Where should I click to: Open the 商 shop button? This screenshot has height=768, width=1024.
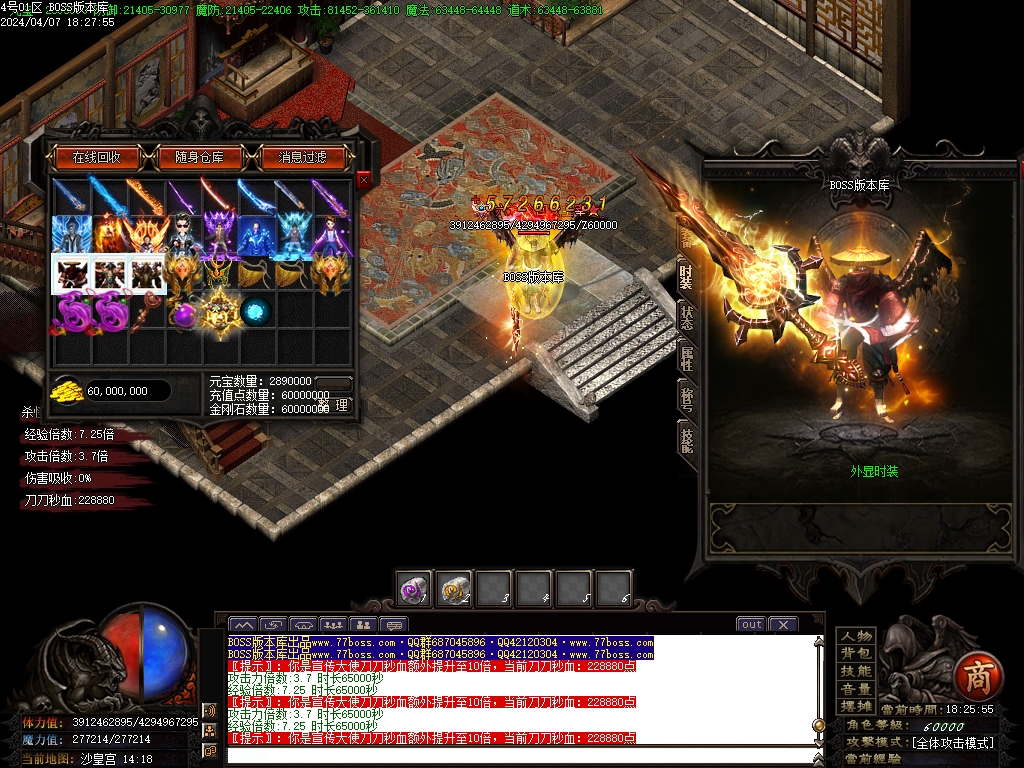(x=975, y=675)
